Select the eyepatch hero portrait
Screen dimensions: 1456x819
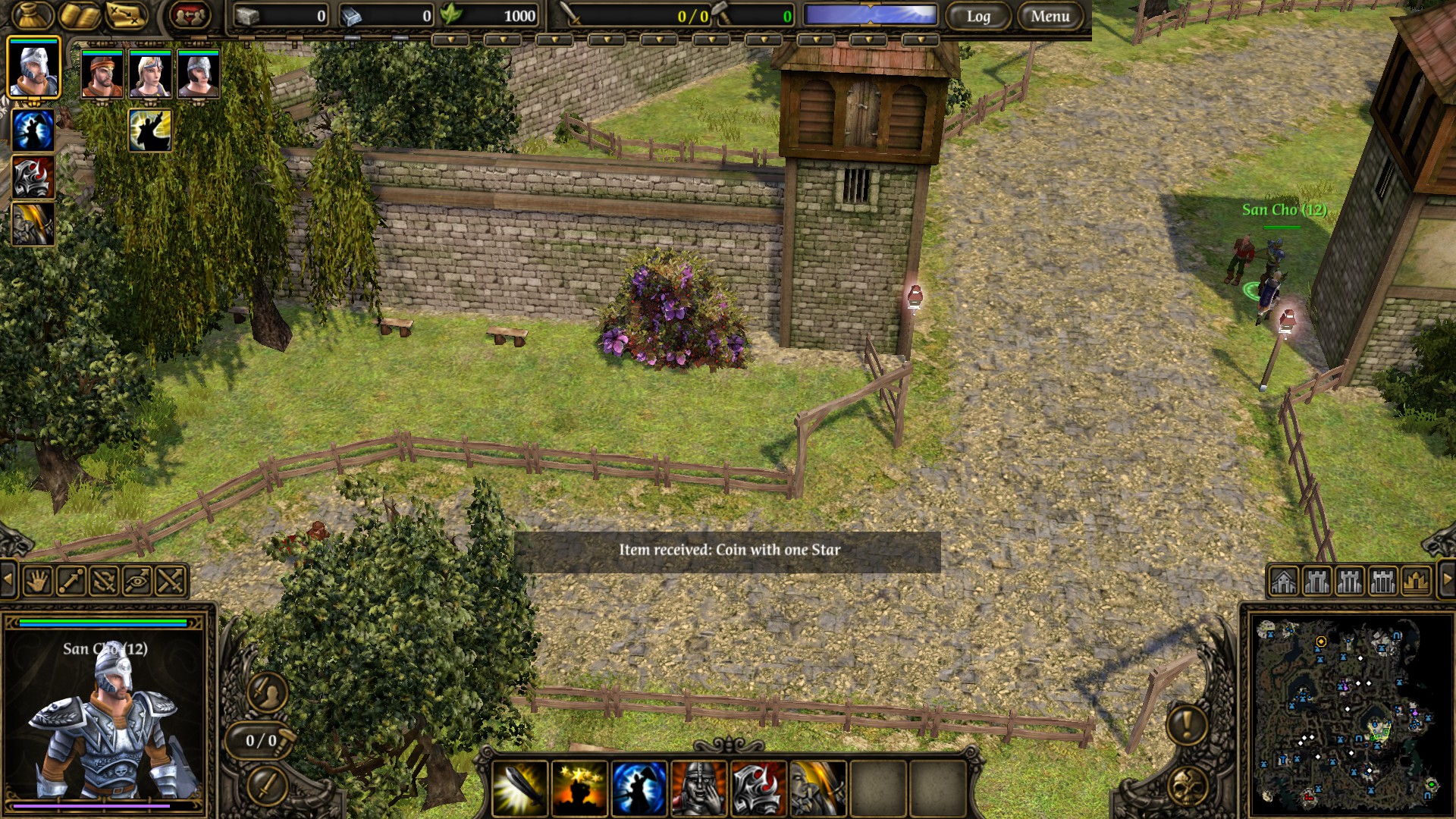102,74
